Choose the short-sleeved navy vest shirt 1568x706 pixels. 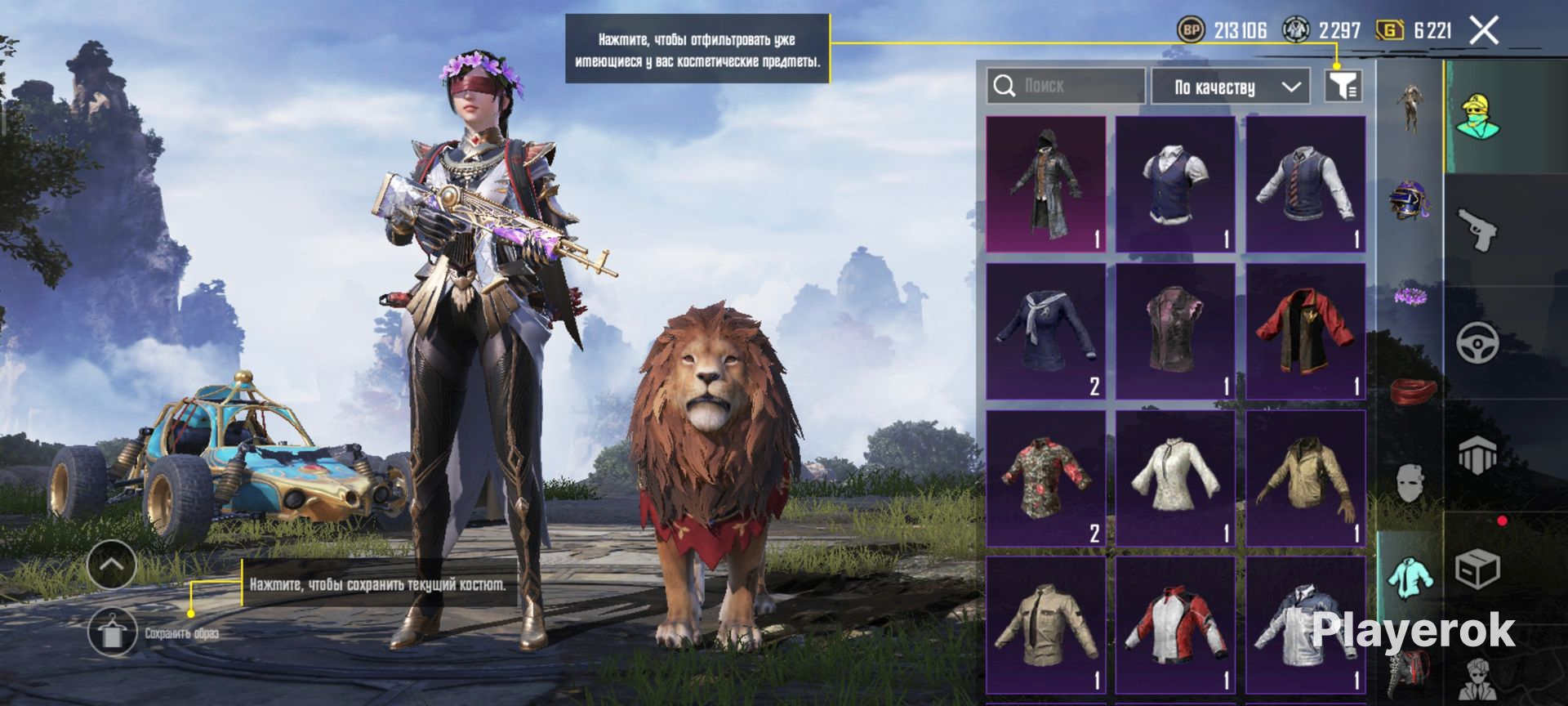click(1175, 184)
